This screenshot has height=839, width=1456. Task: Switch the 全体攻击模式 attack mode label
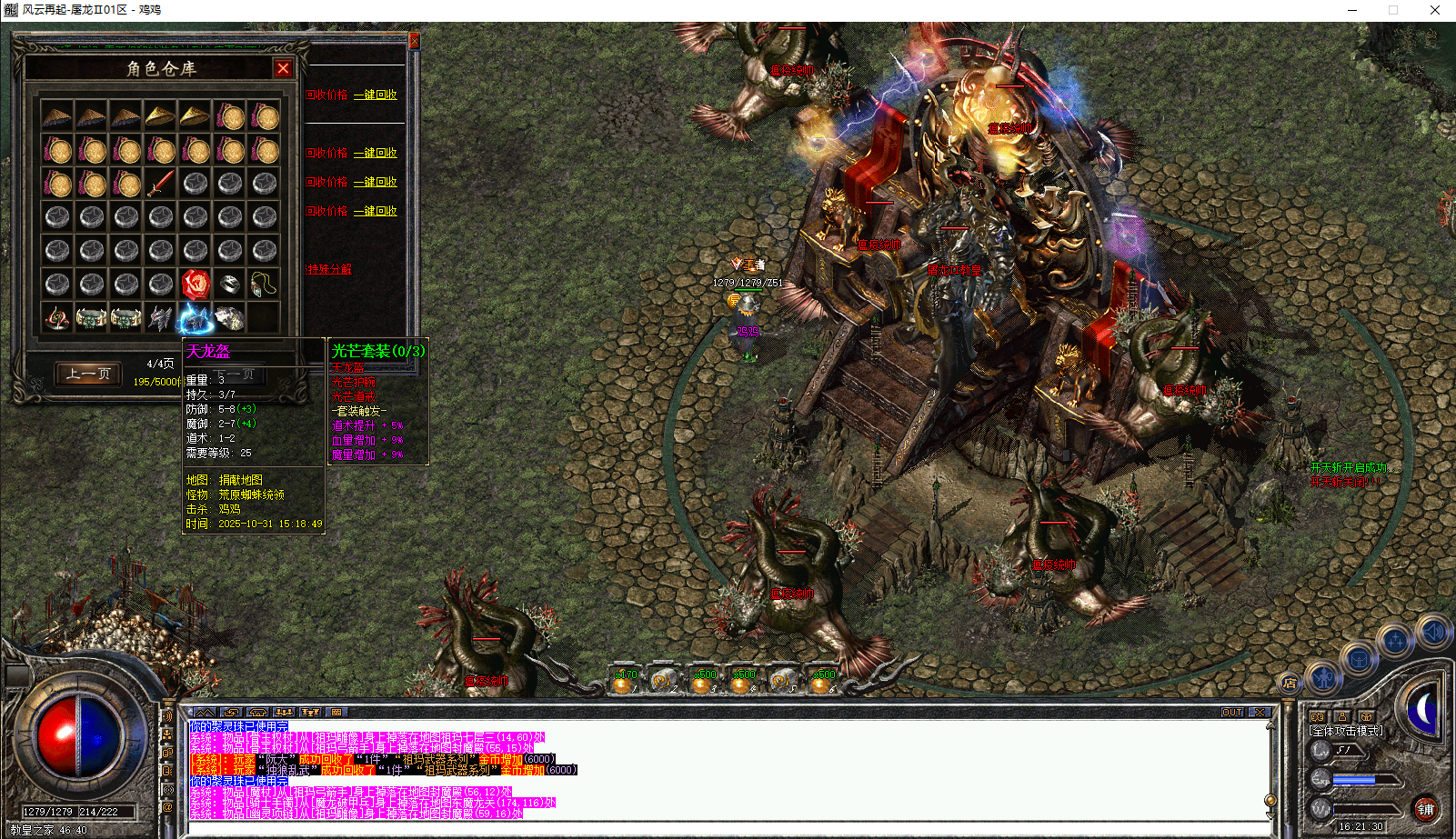pyautogui.click(x=1346, y=730)
